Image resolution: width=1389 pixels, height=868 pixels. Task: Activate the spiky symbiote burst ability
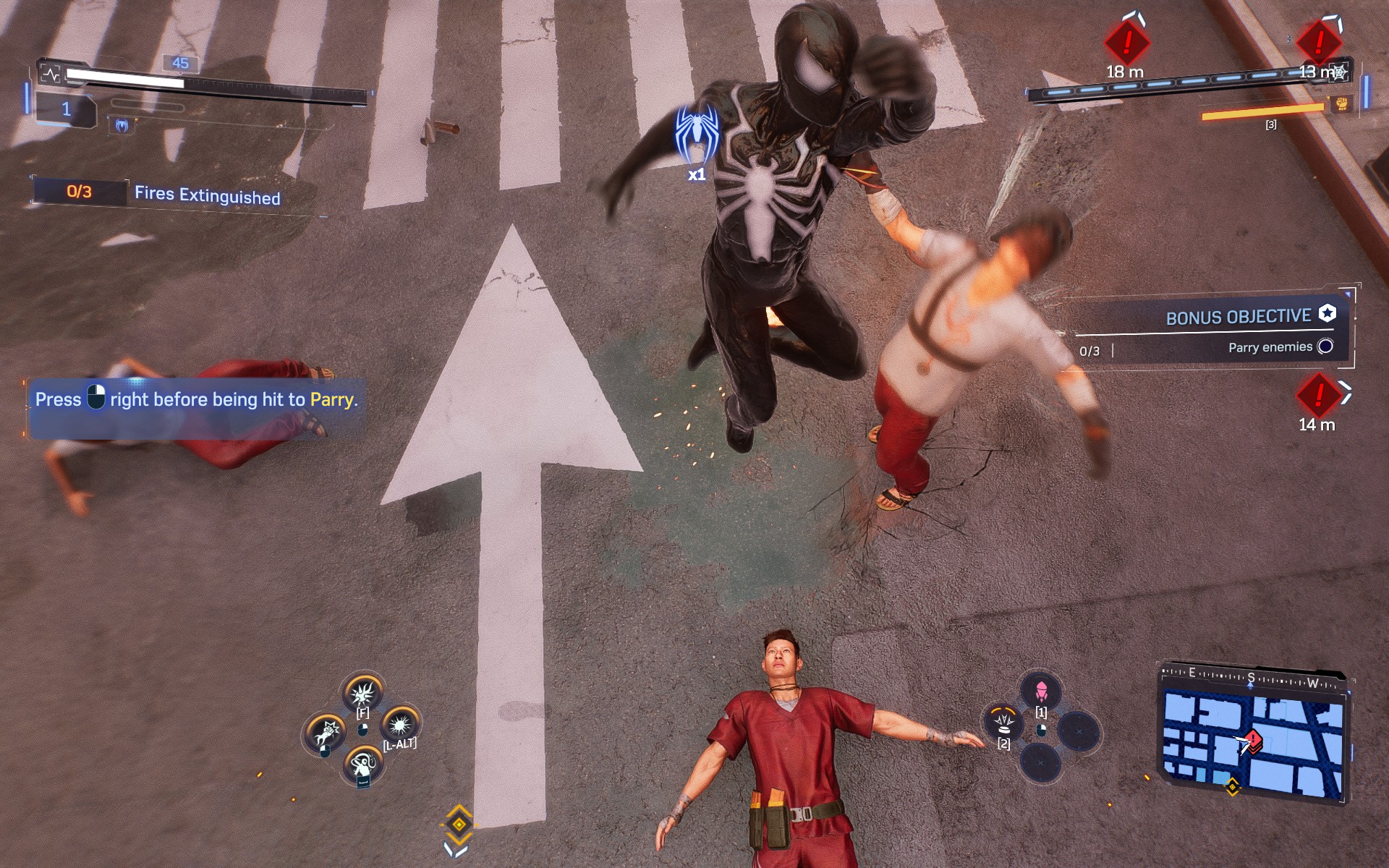[x=362, y=692]
